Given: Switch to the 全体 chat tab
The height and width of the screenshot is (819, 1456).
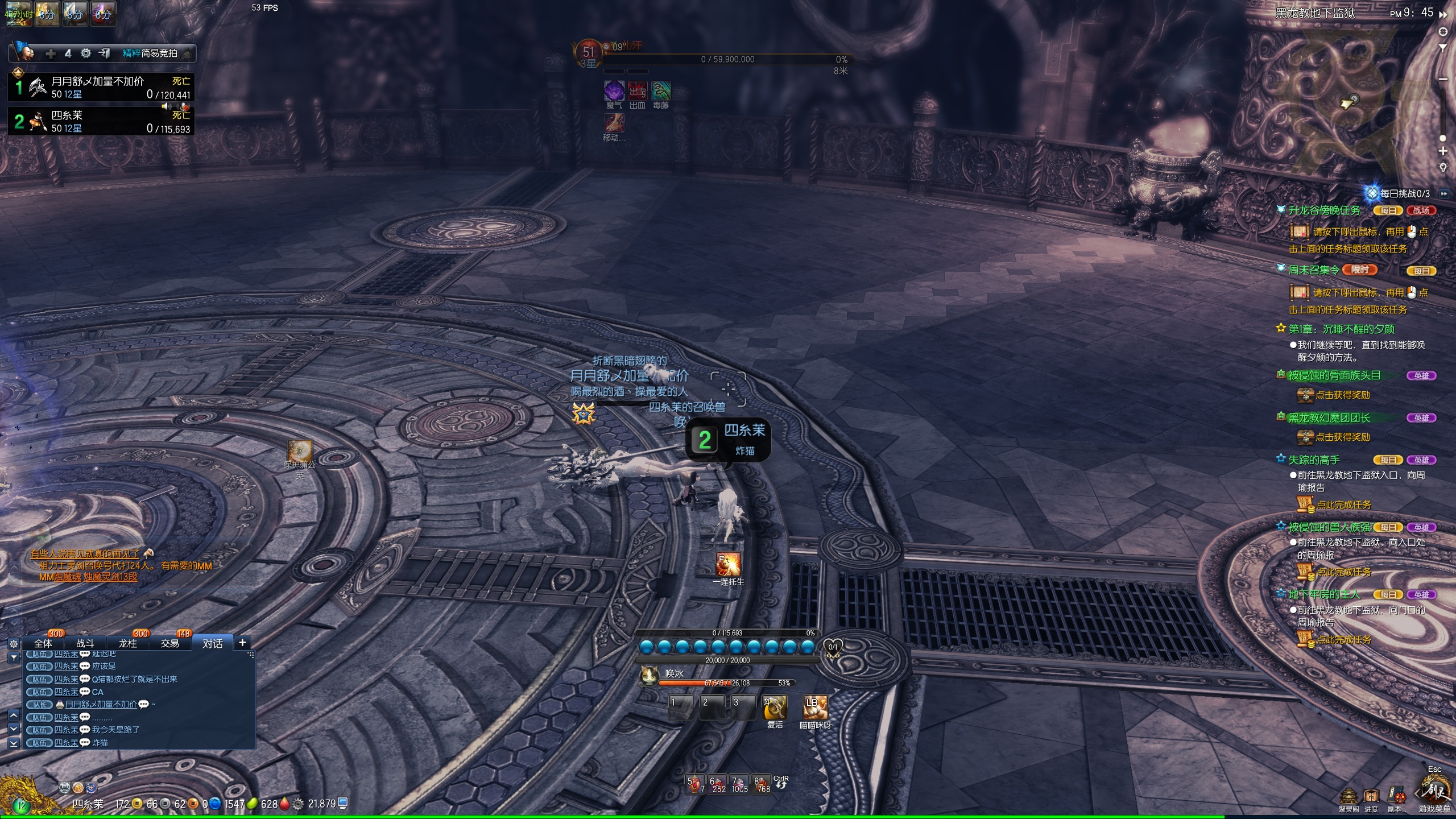Looking at the screenshot, I should (x=43, y=643).
